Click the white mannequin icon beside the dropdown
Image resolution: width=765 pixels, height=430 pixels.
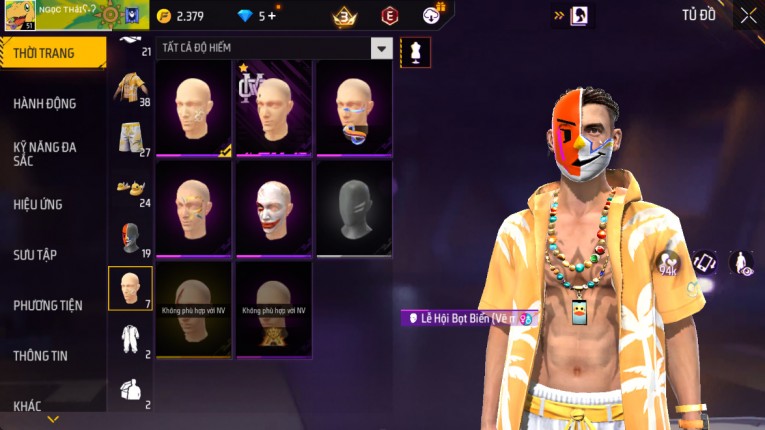pos(415,52)
